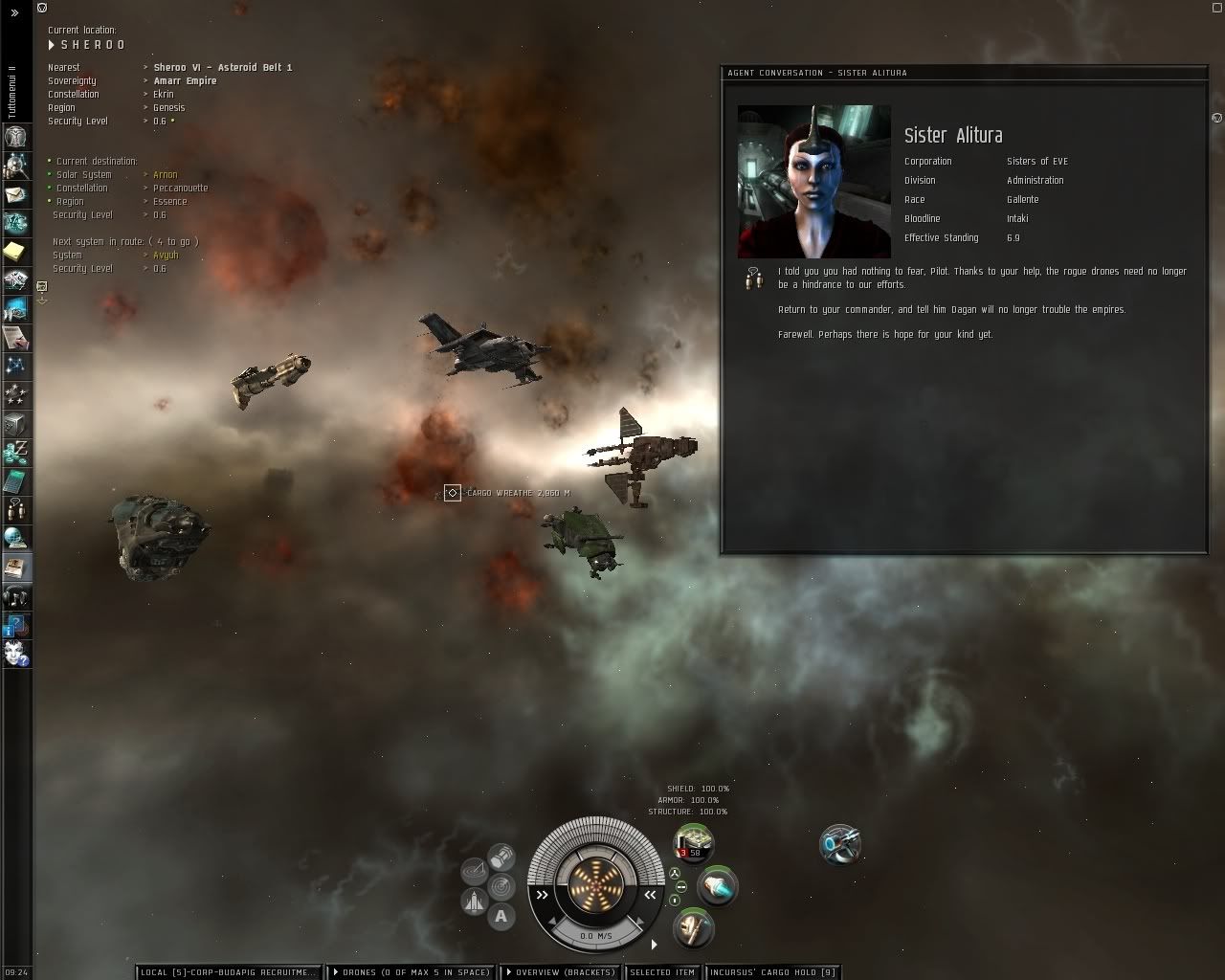This screenshot has width=1225, height=980.
Task: Open the yellow notepad icon
Action: click(17, 252)
